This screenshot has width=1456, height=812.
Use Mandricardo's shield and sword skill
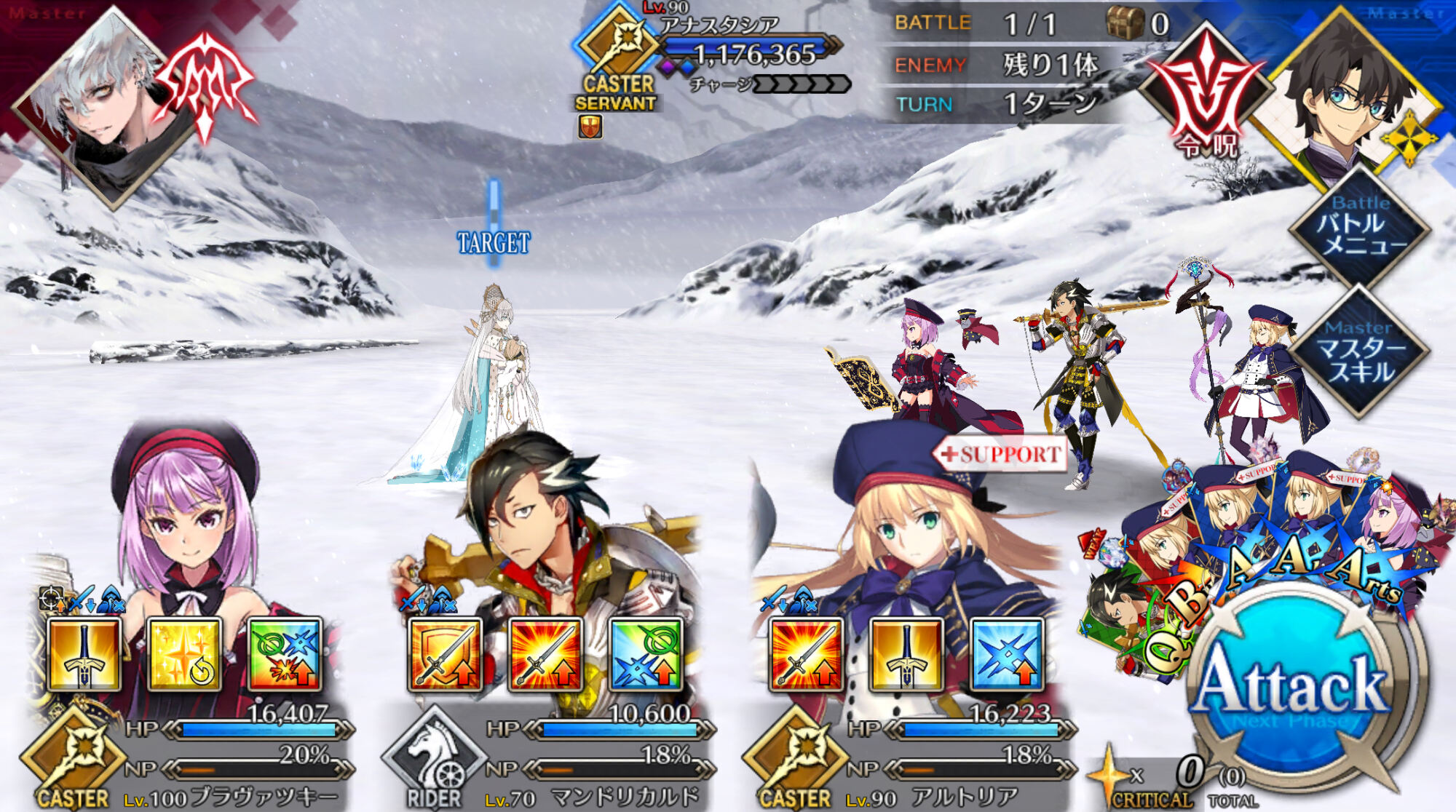pos(445,654)
